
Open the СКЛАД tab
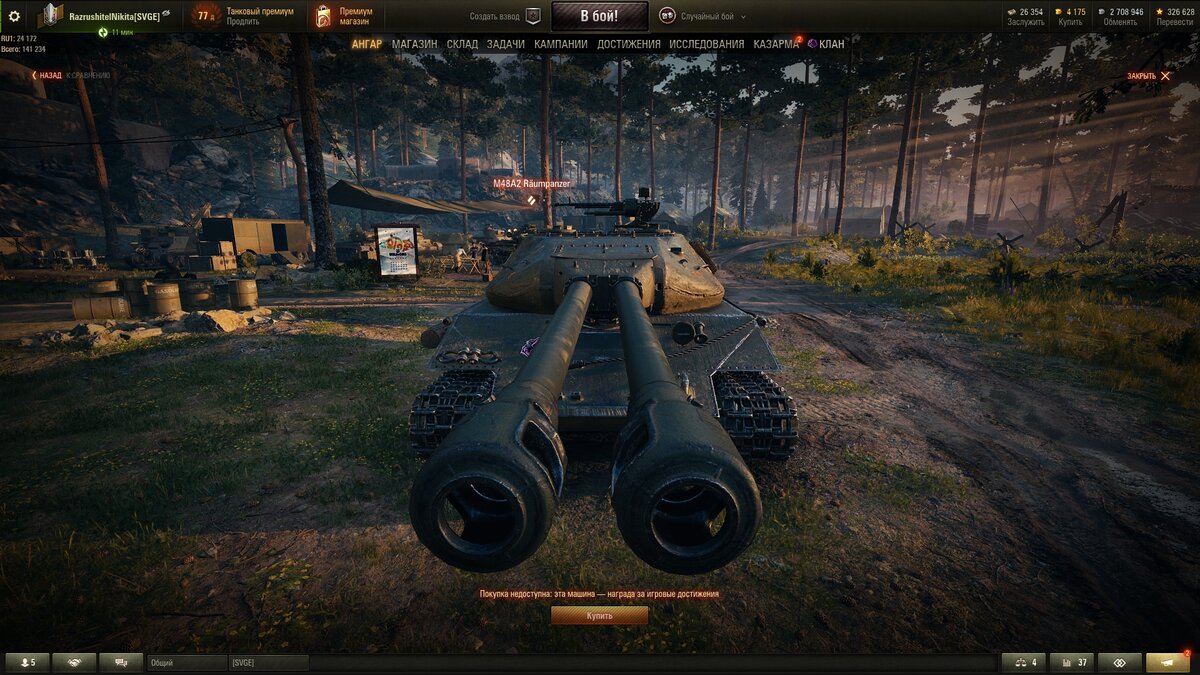462,44
